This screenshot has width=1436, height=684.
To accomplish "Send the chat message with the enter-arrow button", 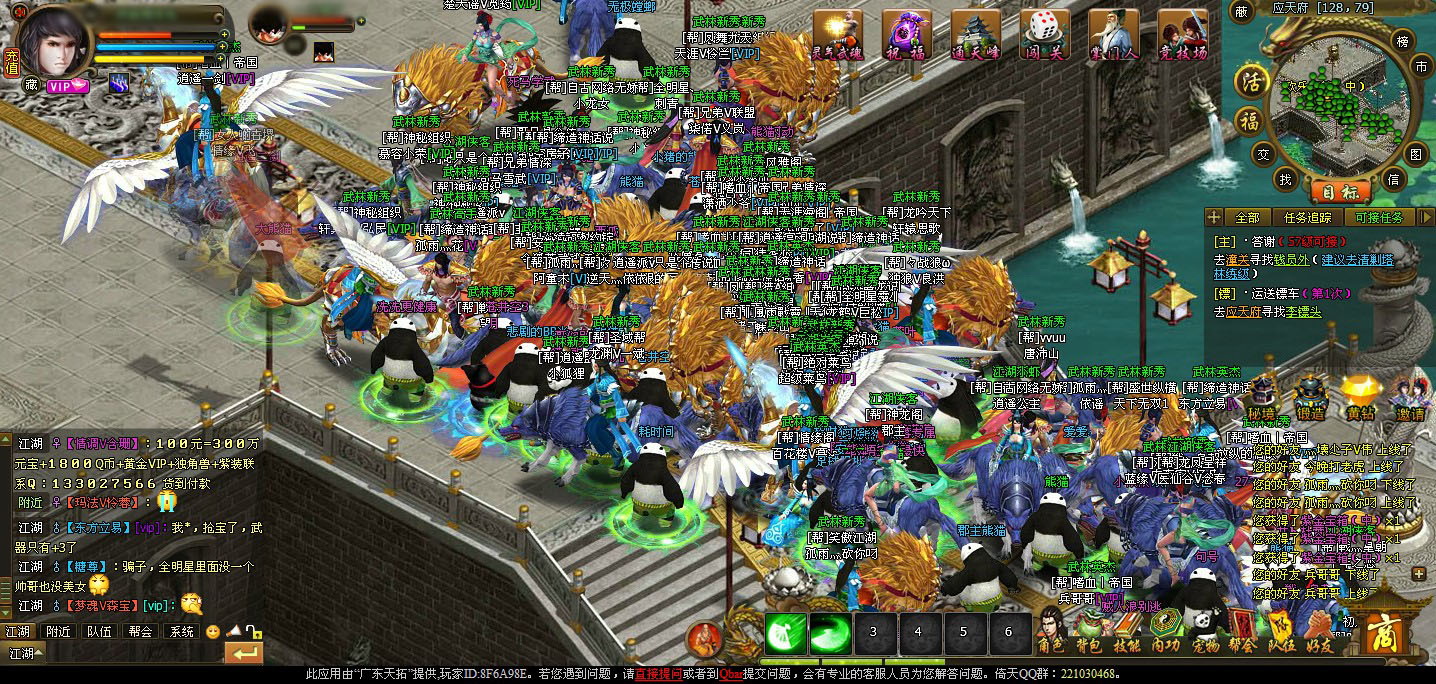I will tap(243, 653).
